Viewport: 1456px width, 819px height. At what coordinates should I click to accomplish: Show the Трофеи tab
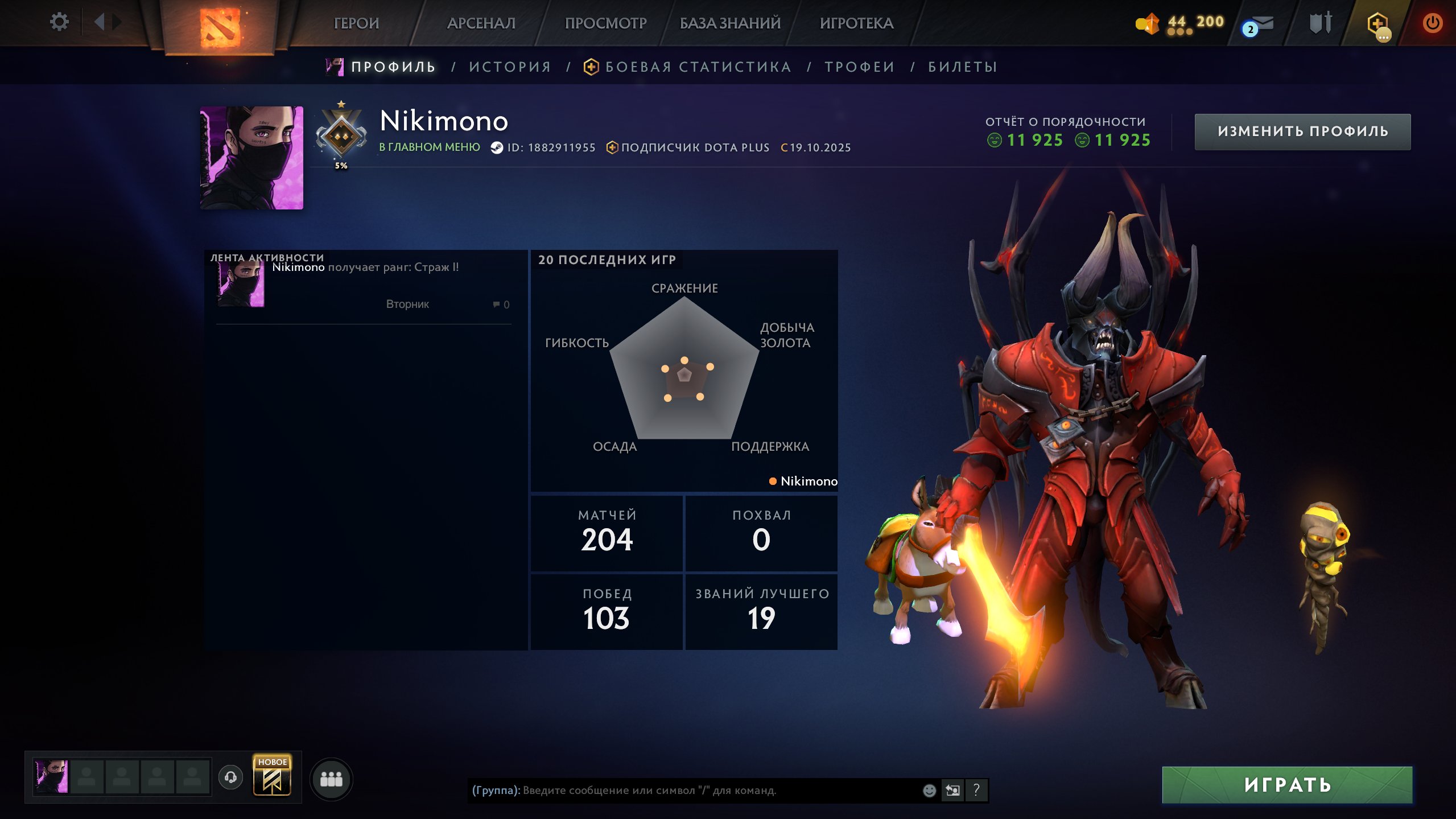pyautogui.click(x=860, y=67)
